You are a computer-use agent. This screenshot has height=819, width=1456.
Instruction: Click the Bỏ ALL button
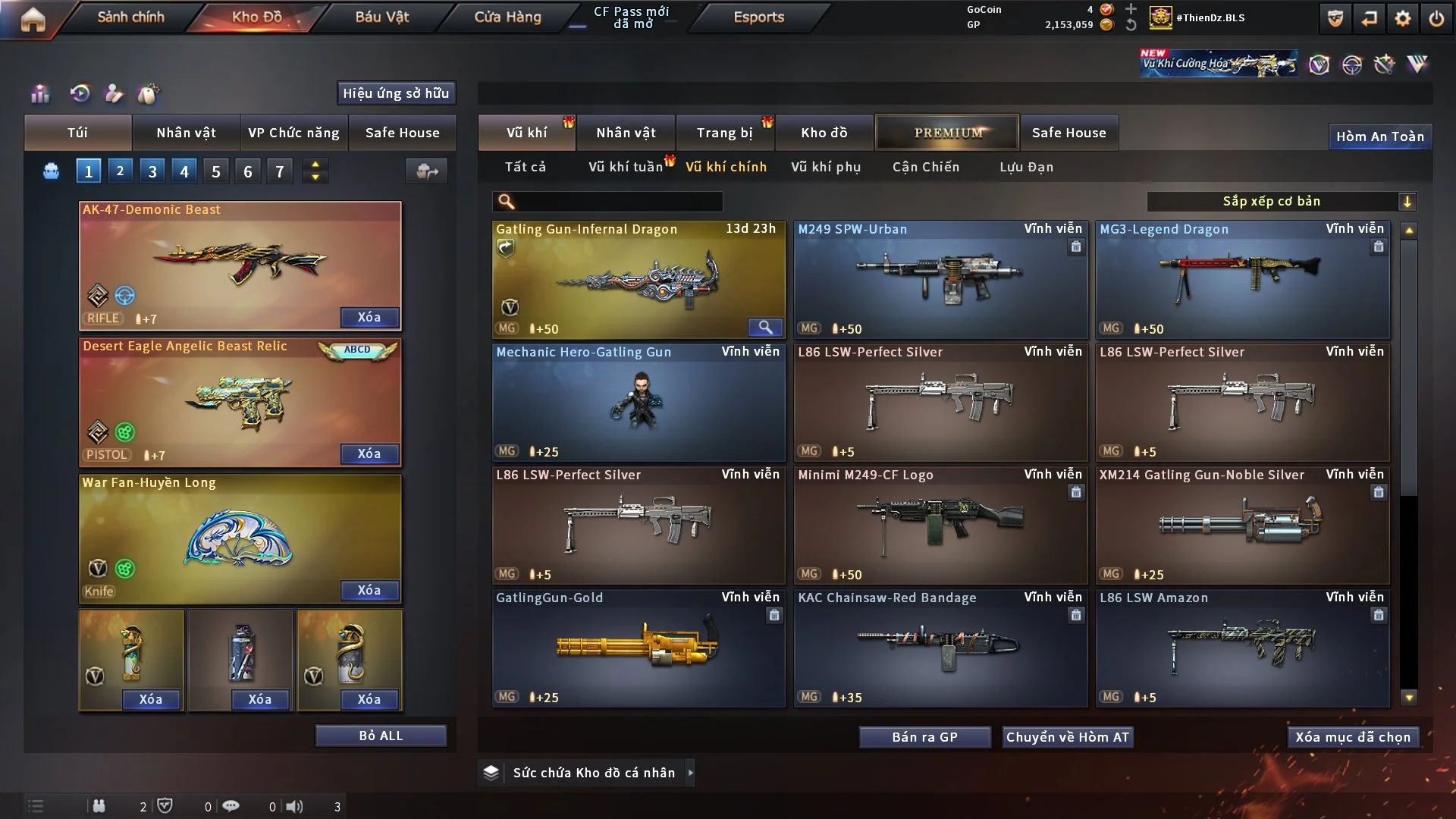click(381, 736)
